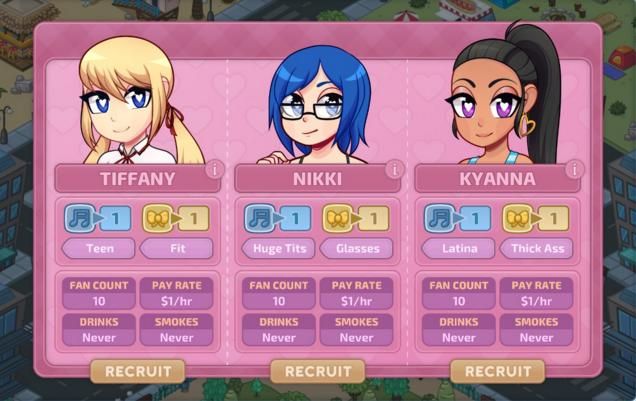
Task: Open Tiffany's info button
Action: point(214,170)
